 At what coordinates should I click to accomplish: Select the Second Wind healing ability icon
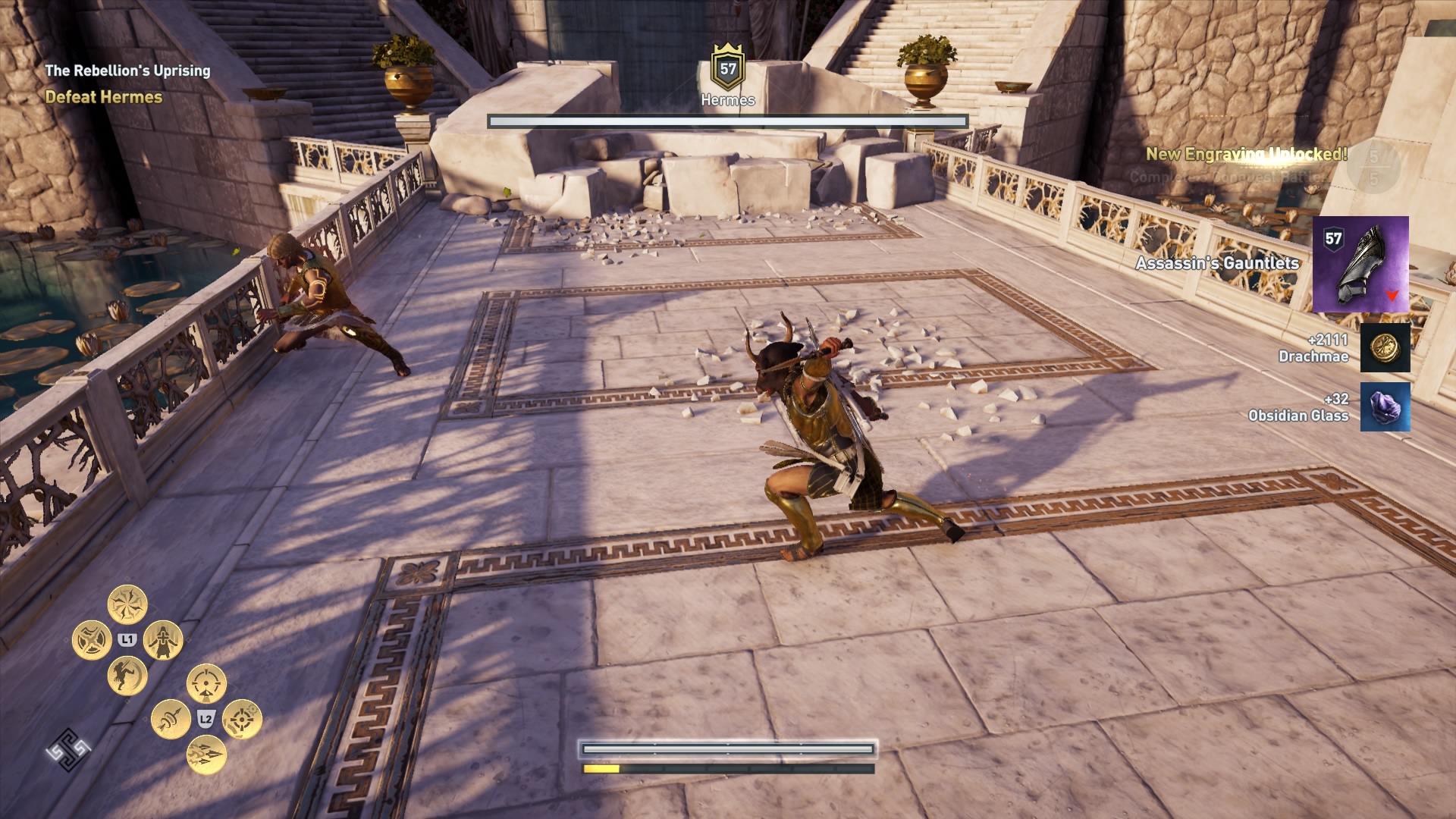(x=162, y=641)
